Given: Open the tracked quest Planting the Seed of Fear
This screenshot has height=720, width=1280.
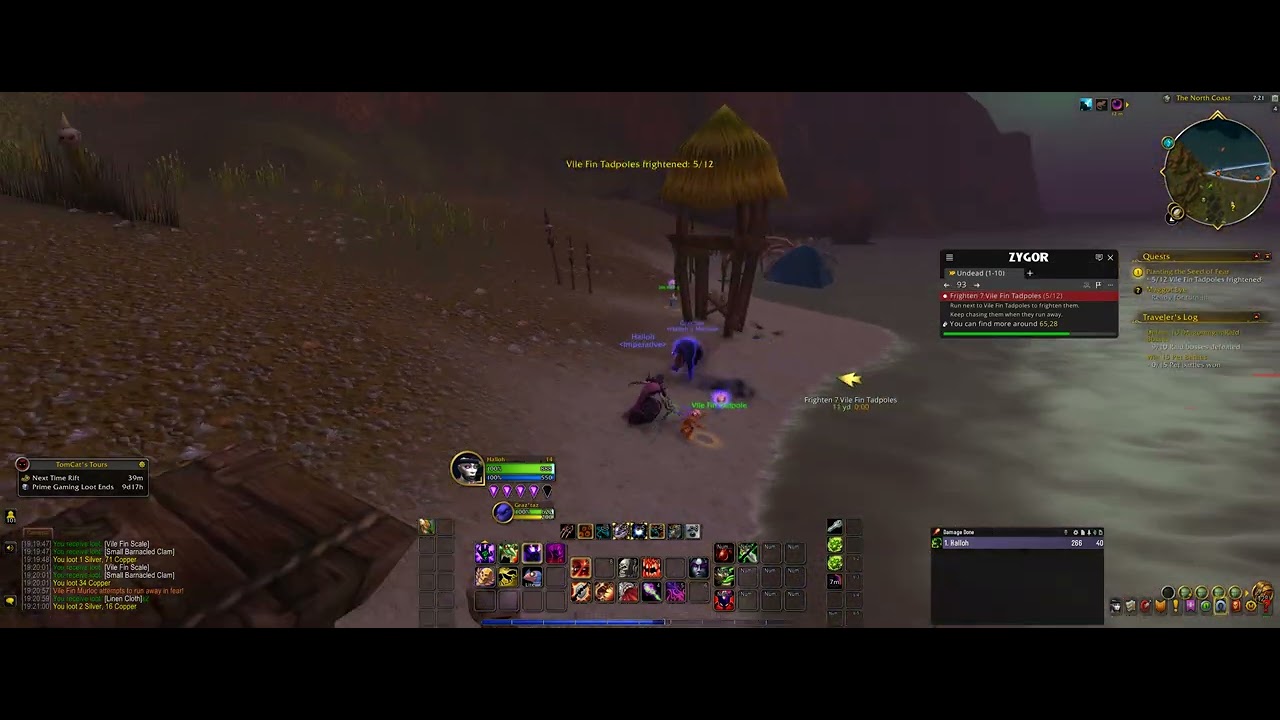Looking at the screenshot, I should (1187, 272).
